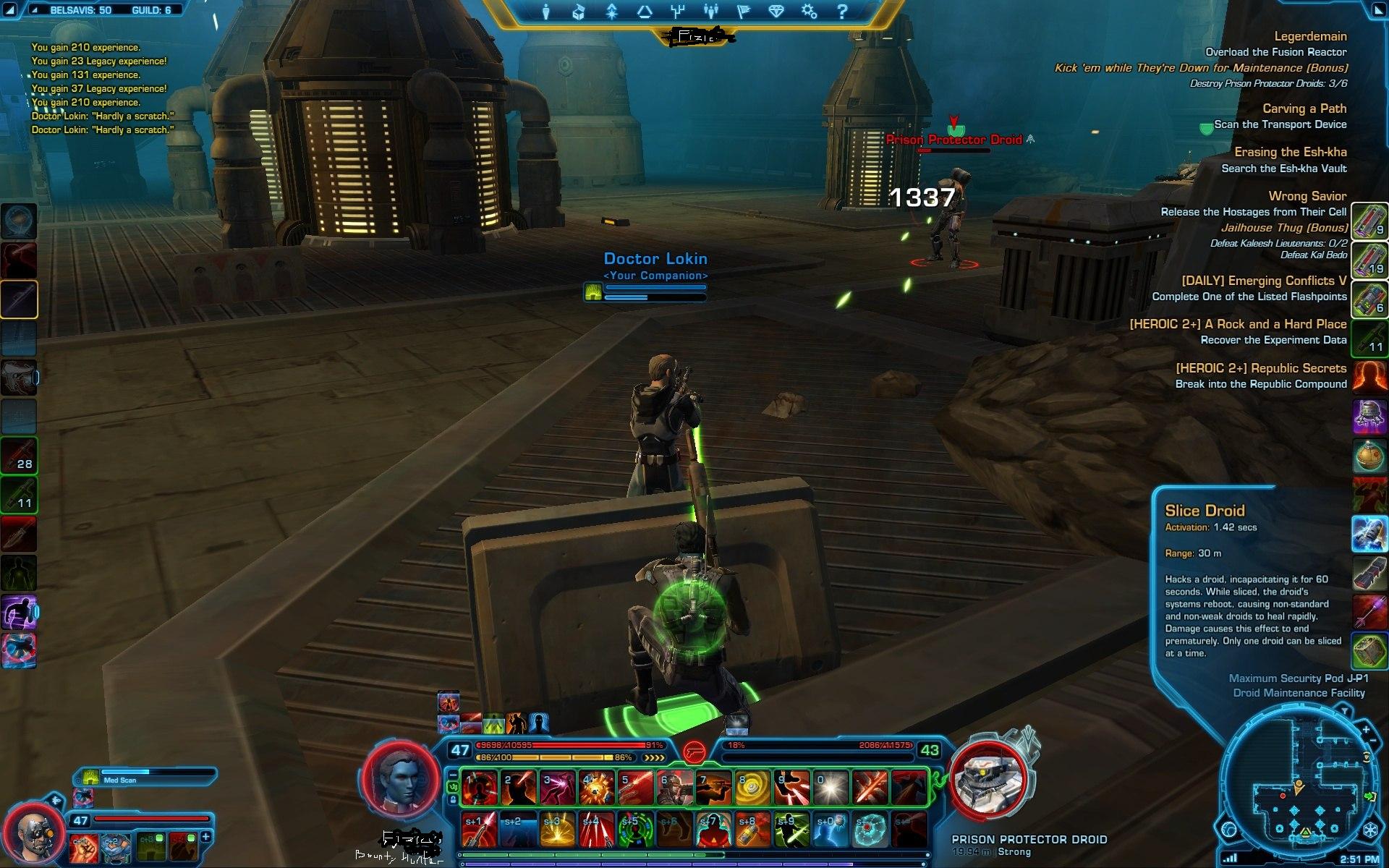Open the world map globe button
Screen dimensions: 1389x868
point(1230,830)
